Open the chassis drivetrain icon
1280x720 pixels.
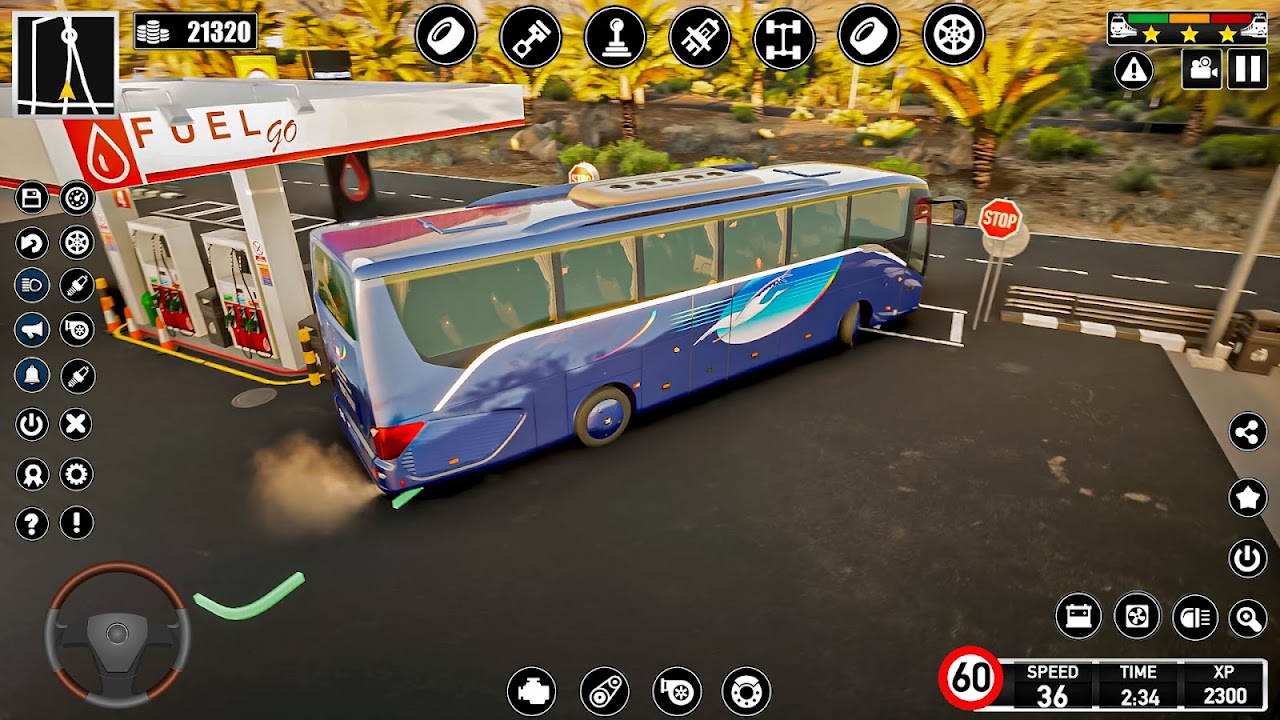coord(783,35)
